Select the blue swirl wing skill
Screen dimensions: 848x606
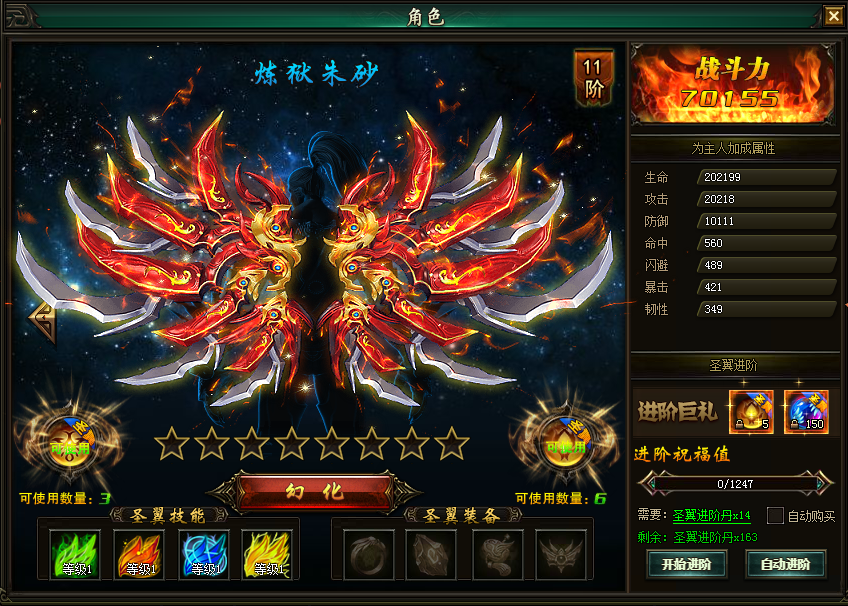(x=203, y=554)
